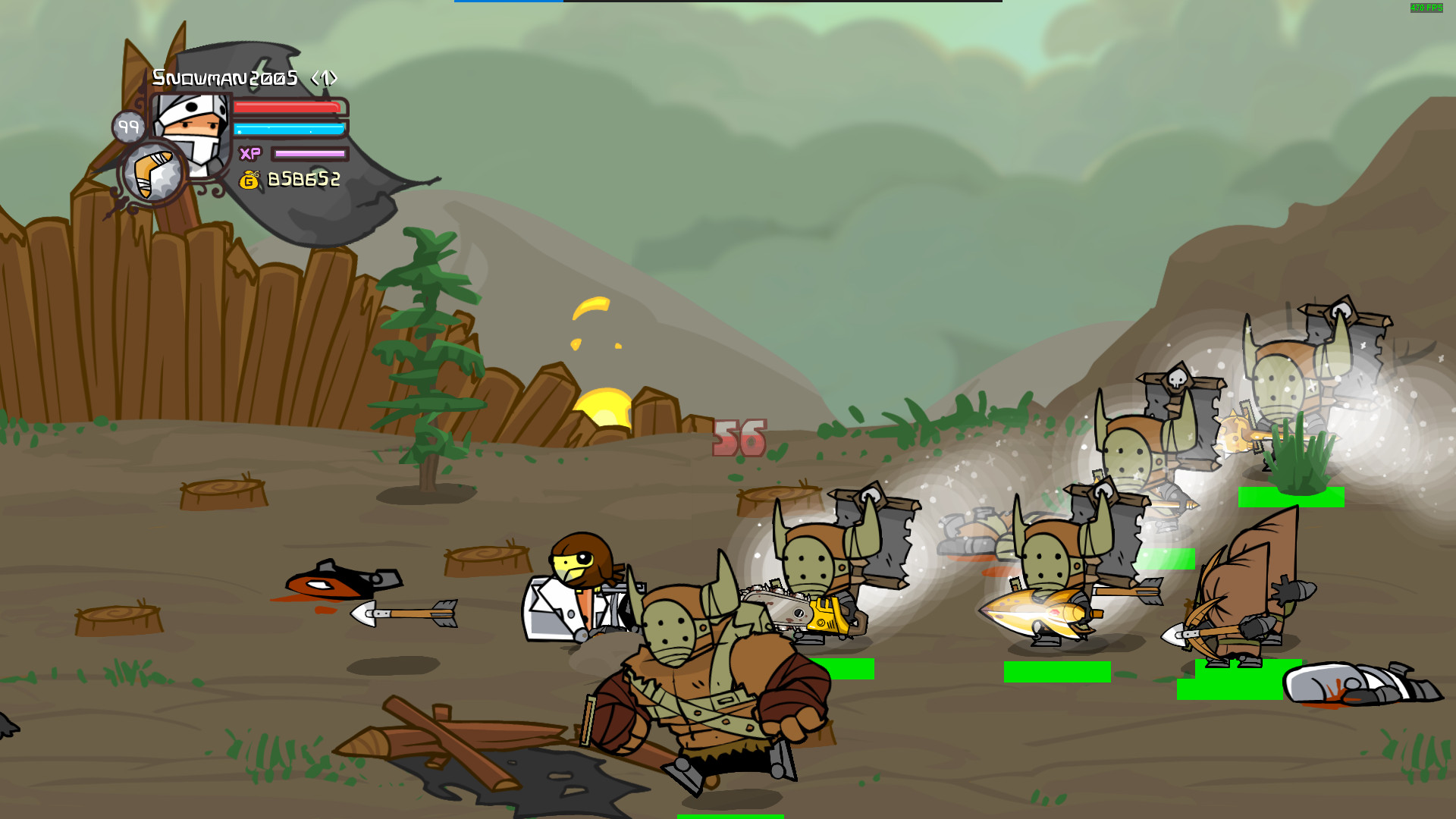The height and width of the screenshot is (819, 1456).
Task: Click the 470 FPS counter overlay
Action: (x=1426, y=8)
